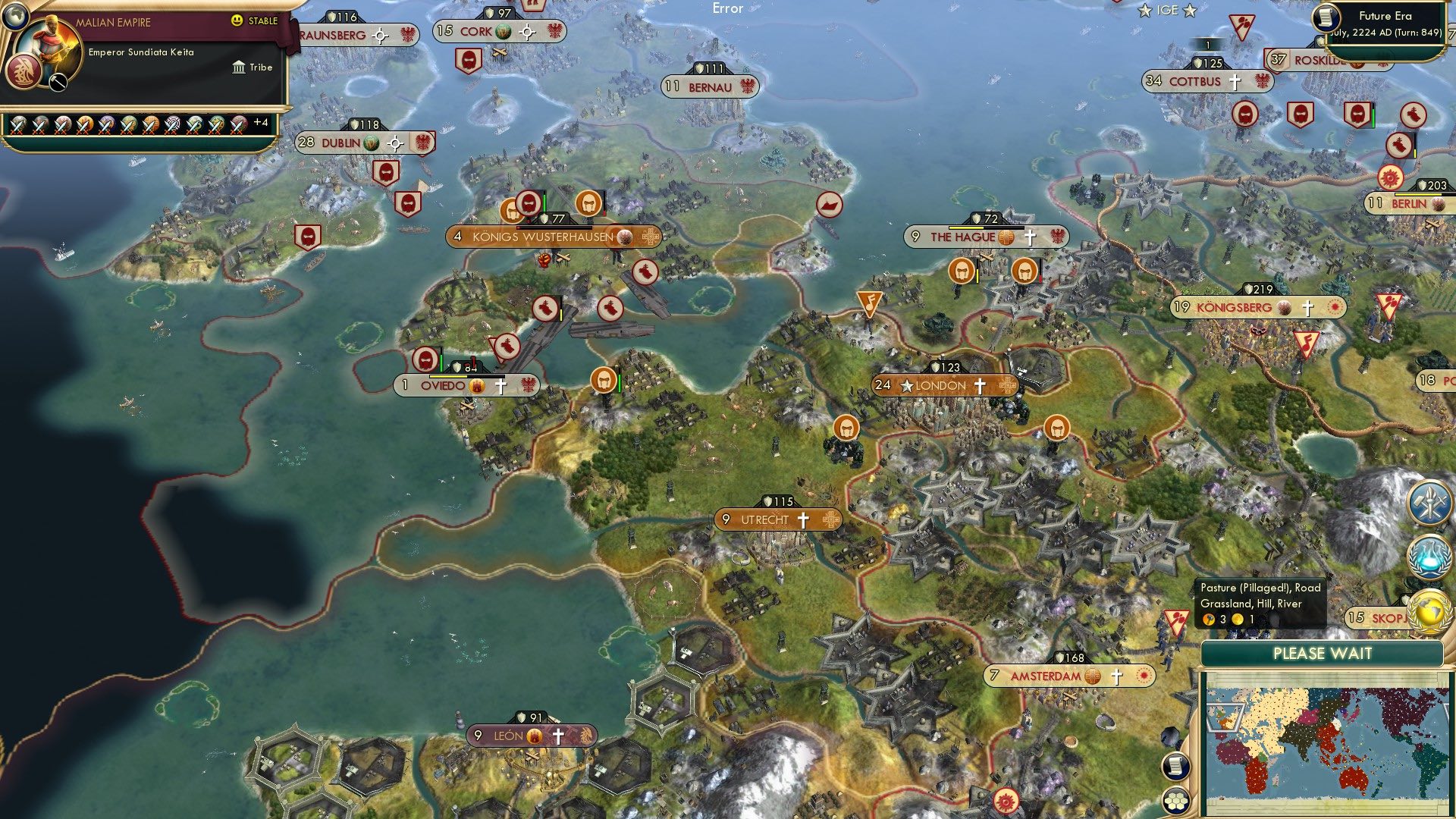This screenshot has height=819, width=1456.
Task: Click the religion cross icon on Utrecht's banner
Action: pos(802,520)
